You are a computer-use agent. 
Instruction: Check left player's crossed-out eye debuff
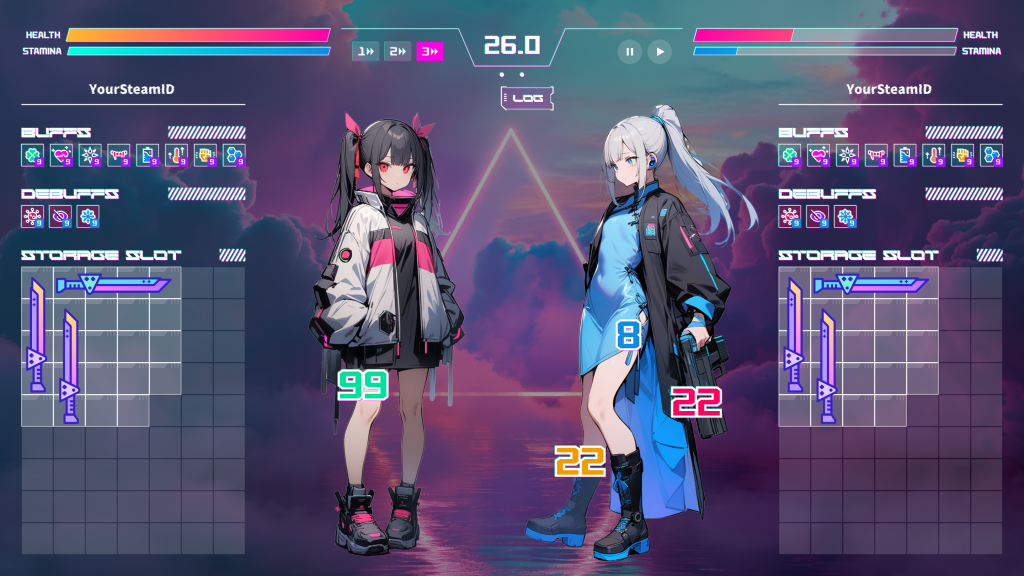click(61, 216)
